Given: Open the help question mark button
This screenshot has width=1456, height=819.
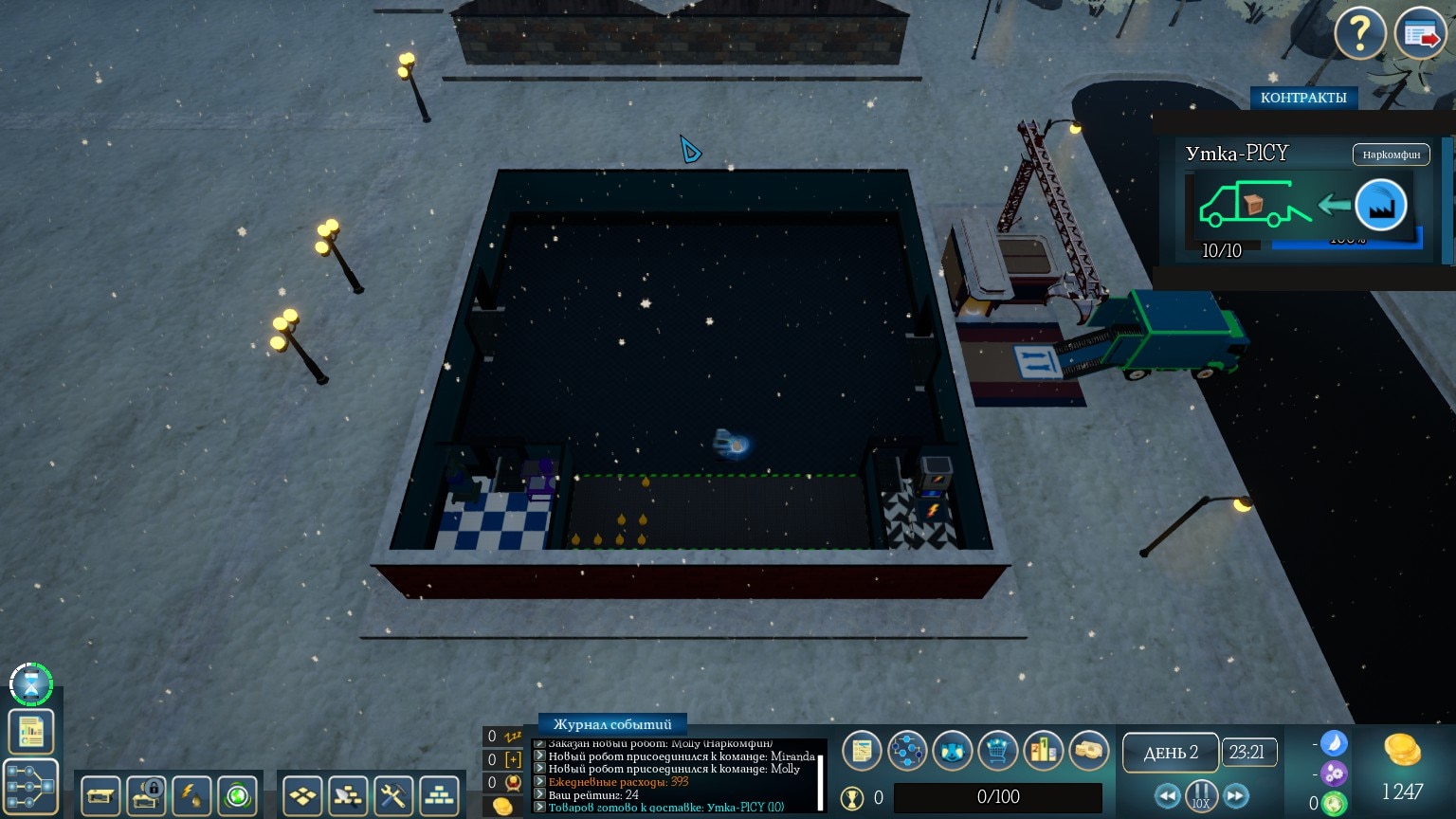Looking at the screenshot, I should pos(1360,34).
